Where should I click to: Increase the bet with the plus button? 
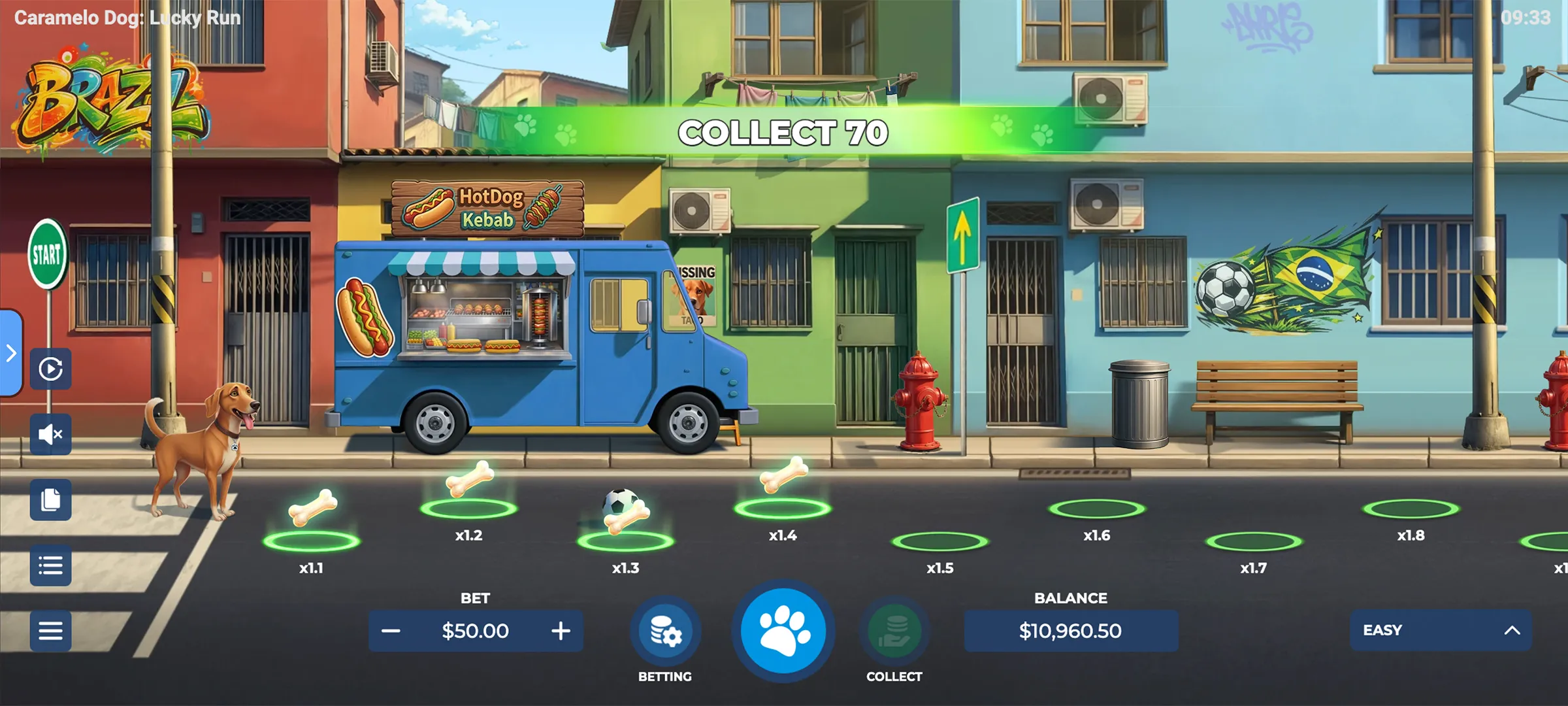[x=561, y=631]
